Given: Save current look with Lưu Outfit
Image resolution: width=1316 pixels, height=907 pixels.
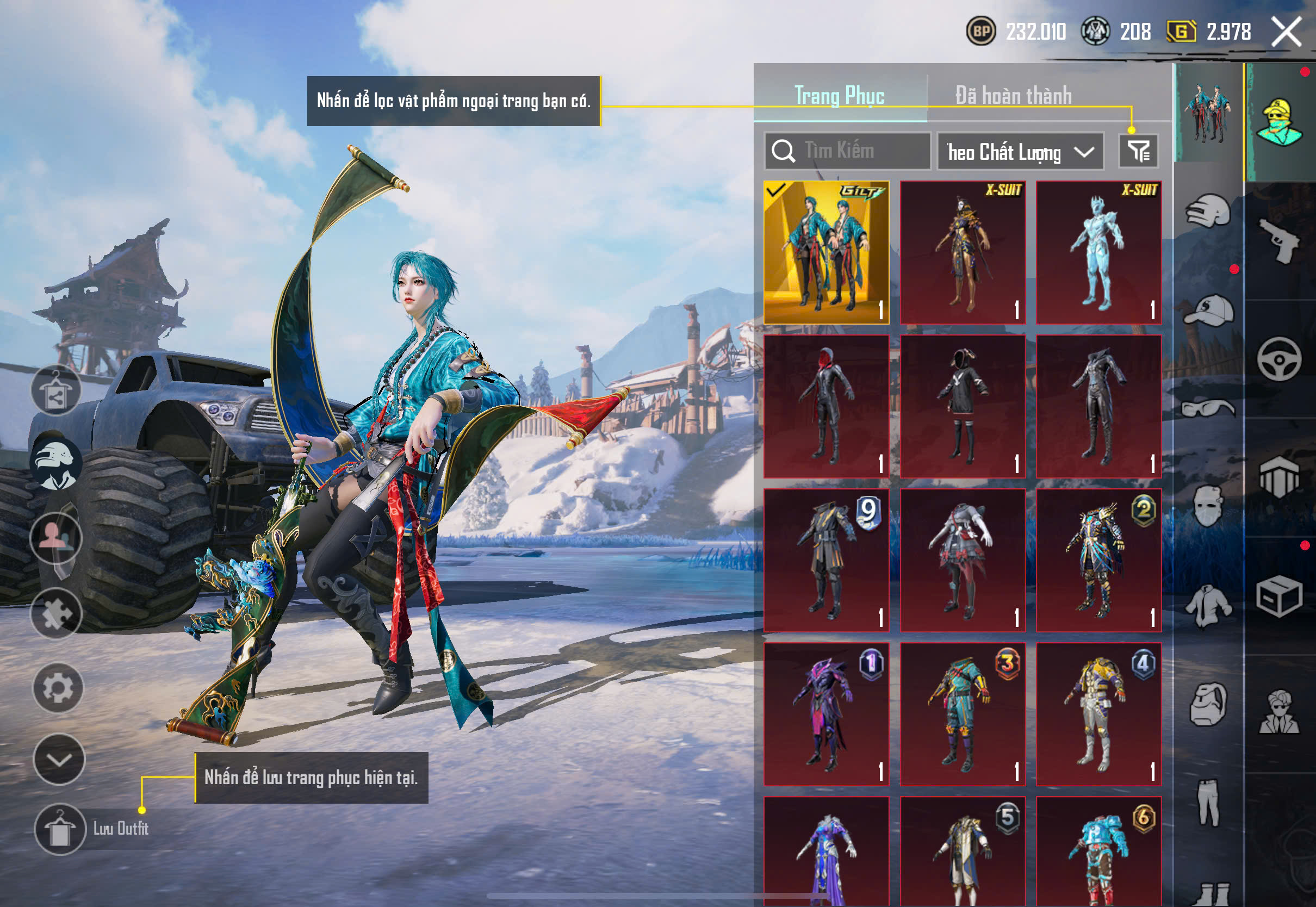Looking at the screenshot, I should pos(60,829).
